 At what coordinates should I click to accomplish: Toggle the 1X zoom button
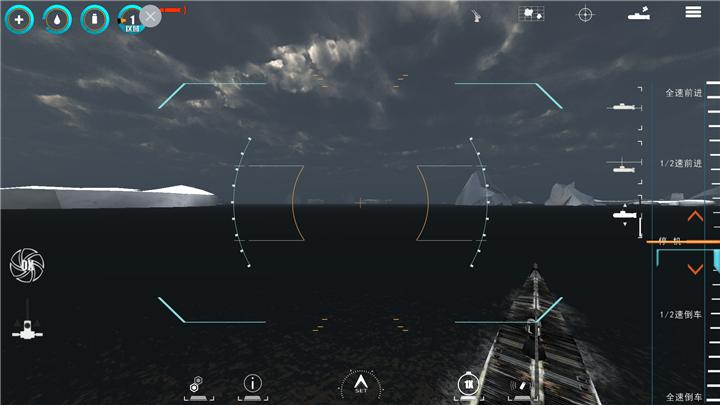(x=468, y=383)
